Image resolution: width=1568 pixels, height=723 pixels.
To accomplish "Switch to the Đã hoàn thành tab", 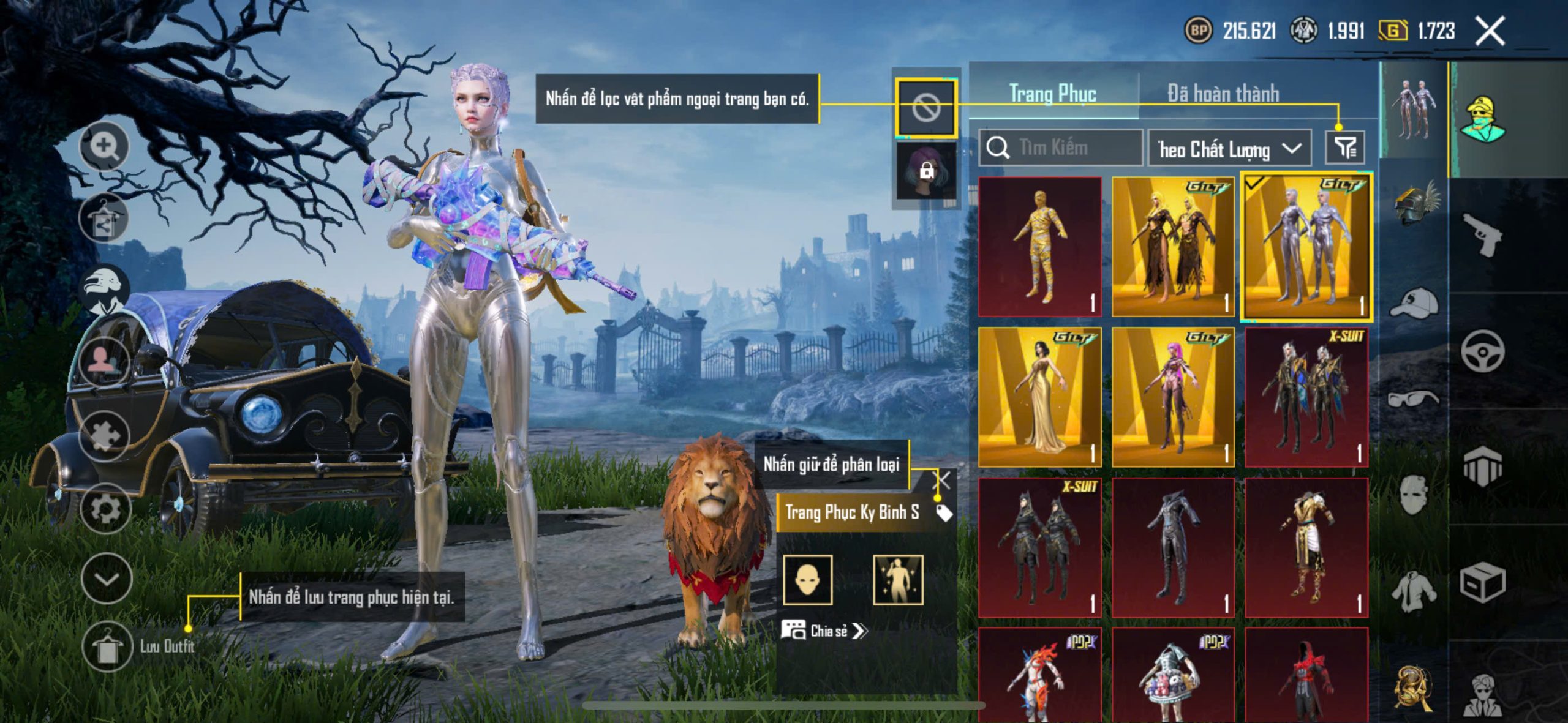I will click(1223, 94).
